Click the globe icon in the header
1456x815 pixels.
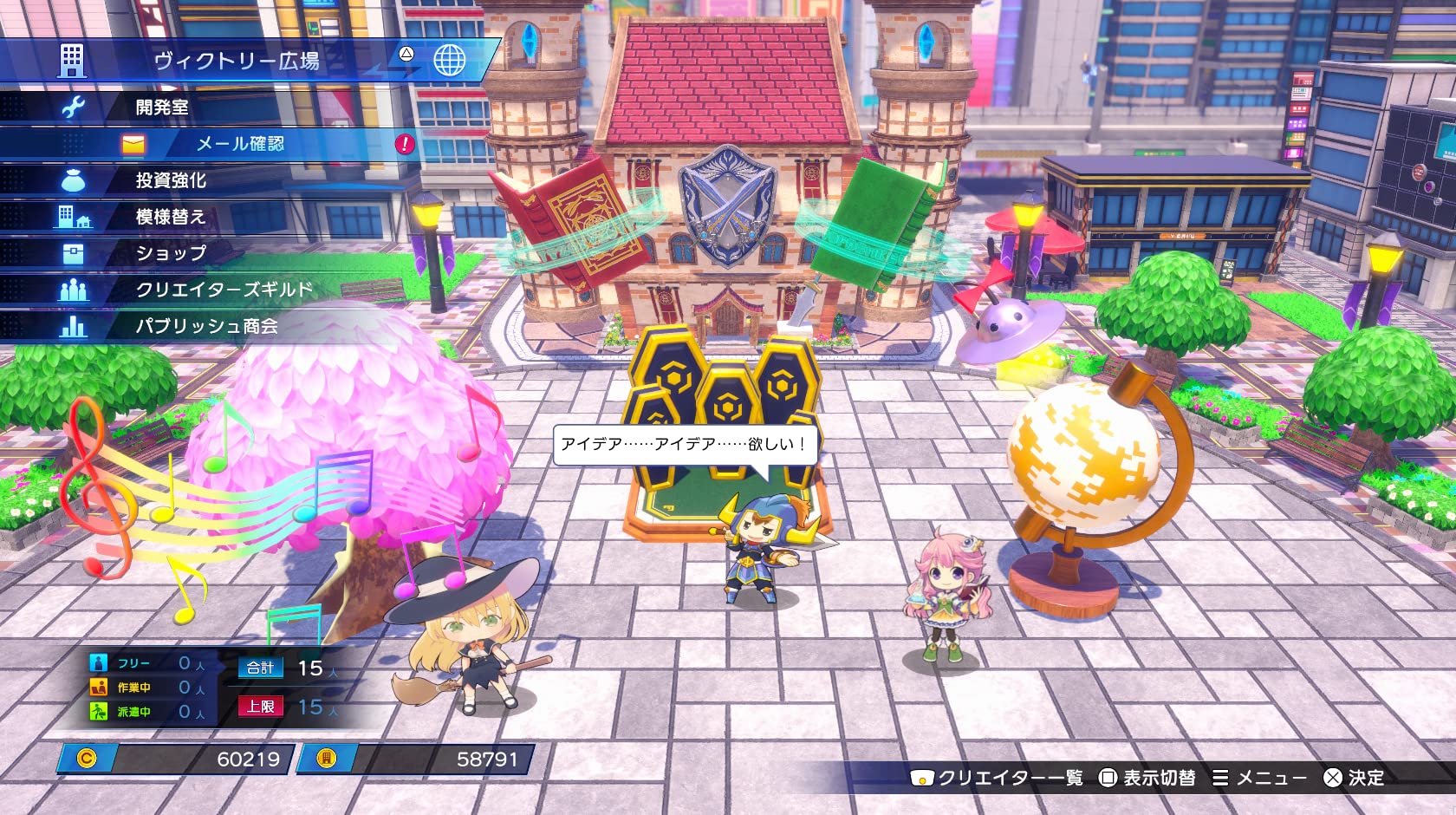click(x=450, y=62)
